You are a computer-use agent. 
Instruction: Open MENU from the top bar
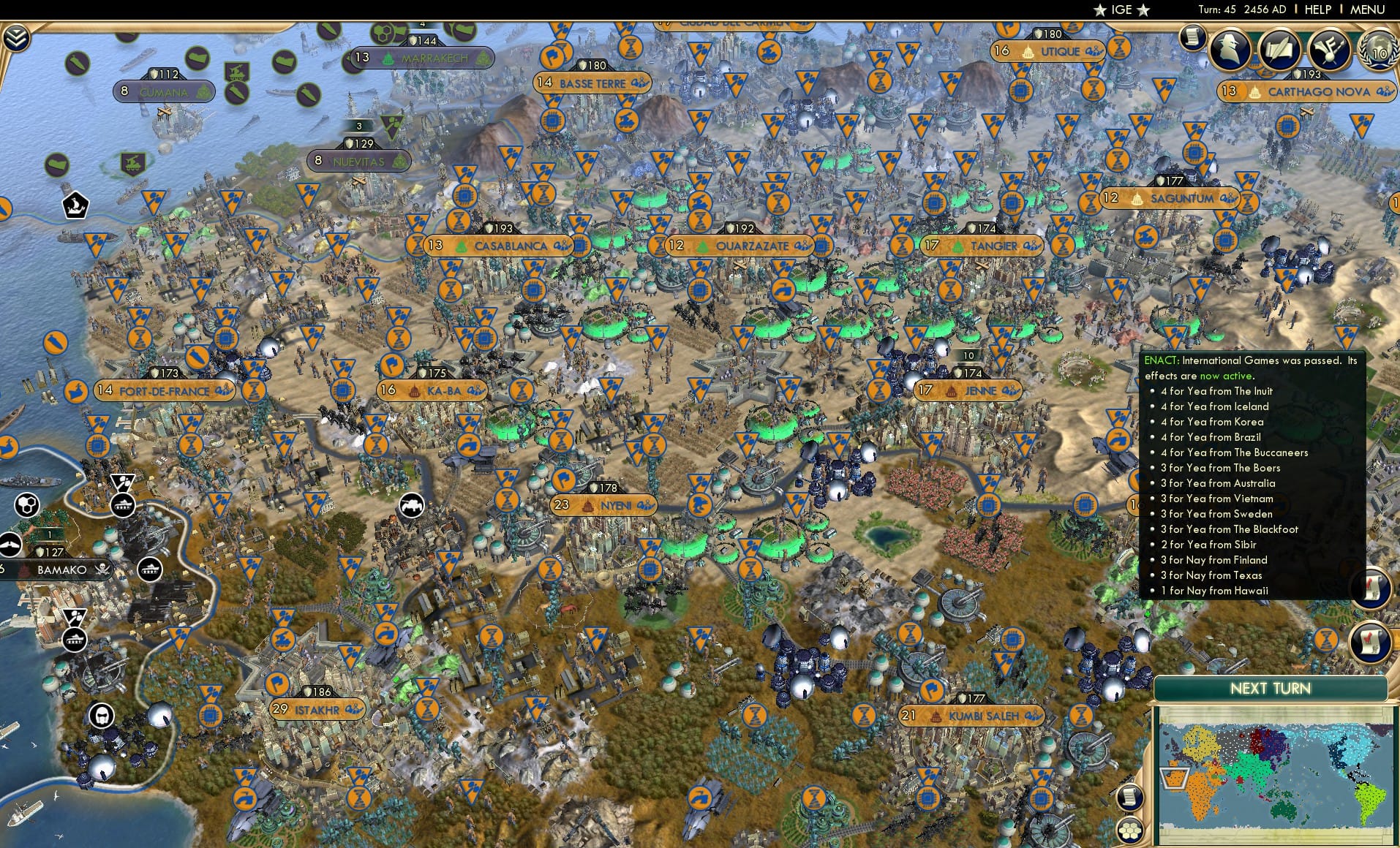tap(1369, 10)
